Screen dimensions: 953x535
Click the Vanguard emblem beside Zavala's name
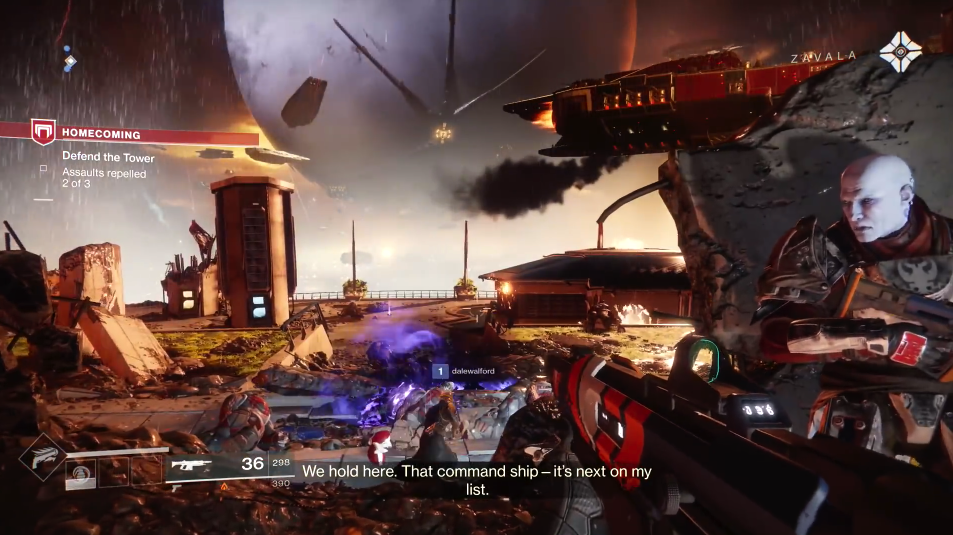[x=900, y=52]
